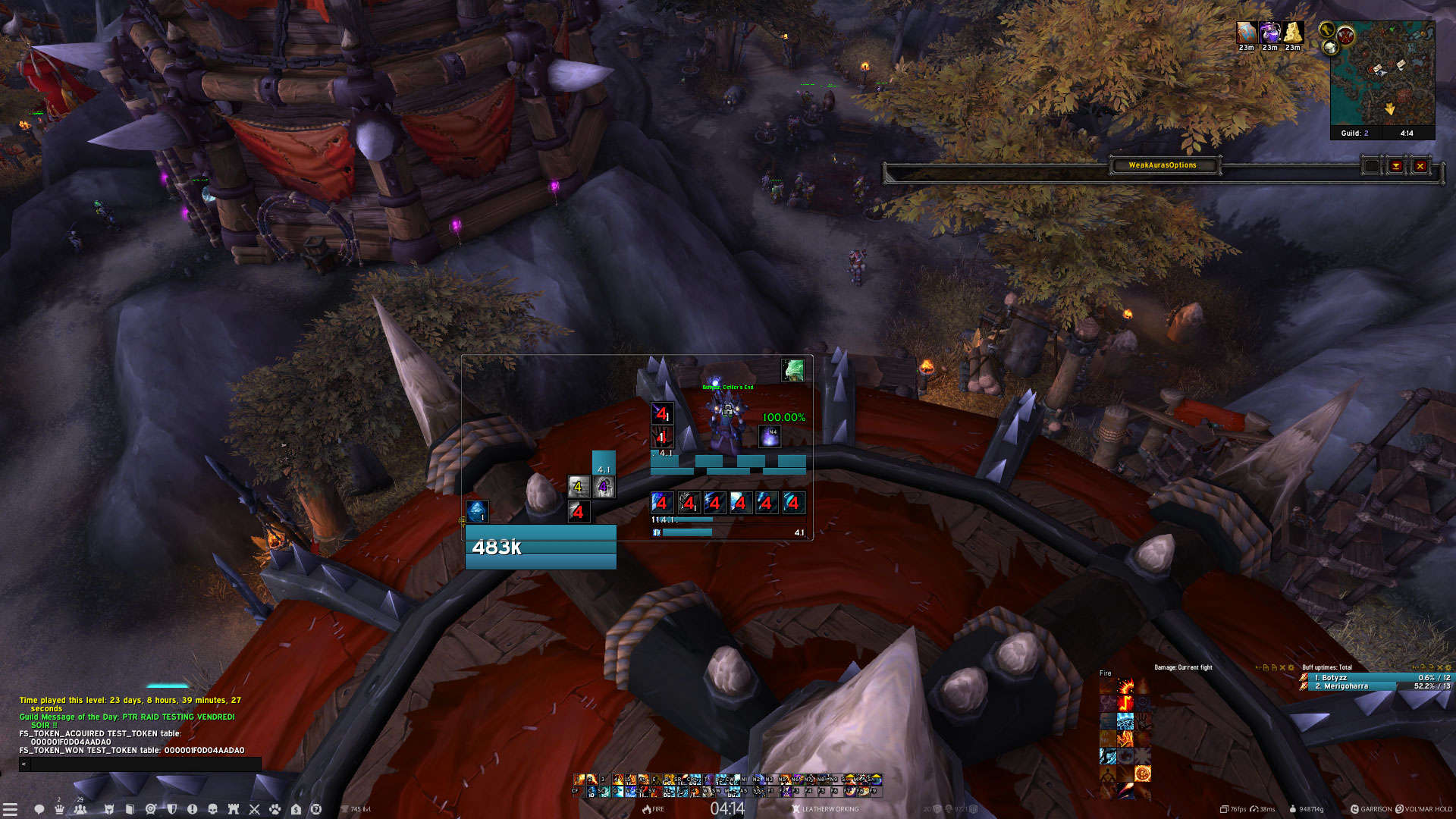The width and height of the screenshot is (1456, 819).
Task: Close the WeakAurasOptions window
Action: 1420,166
